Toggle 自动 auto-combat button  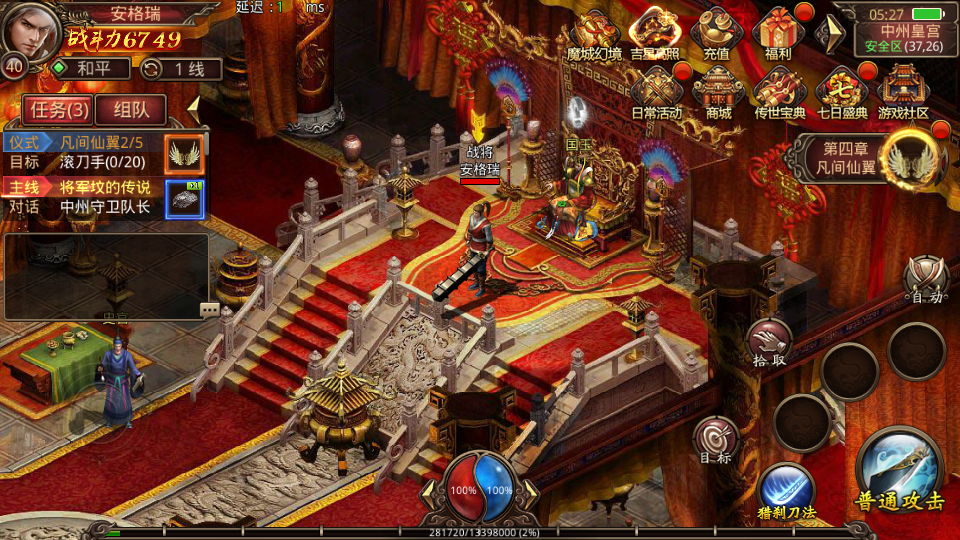tap(925, 277)
